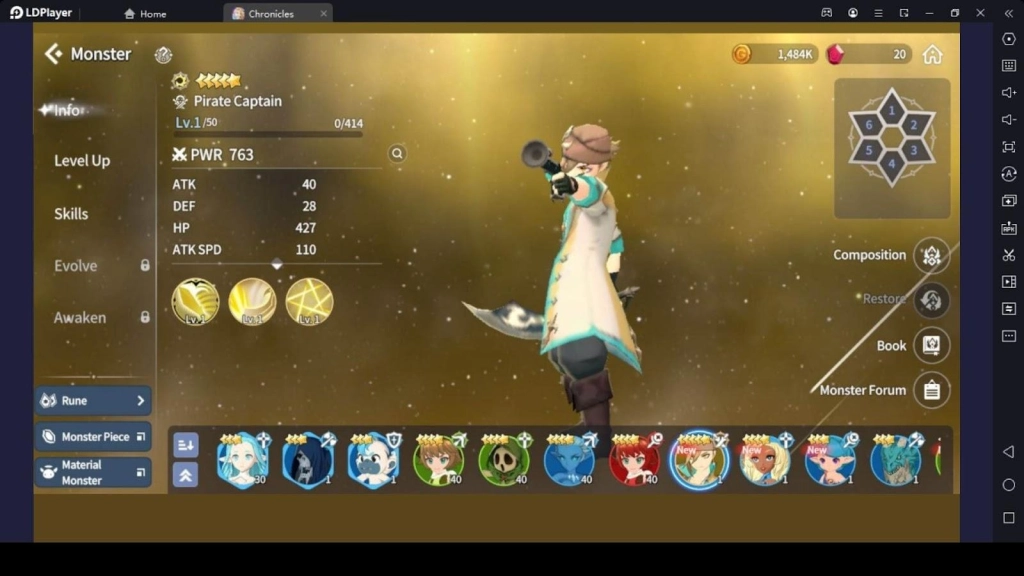
Task: Open the Monster Forum
Action: (931, 390)
